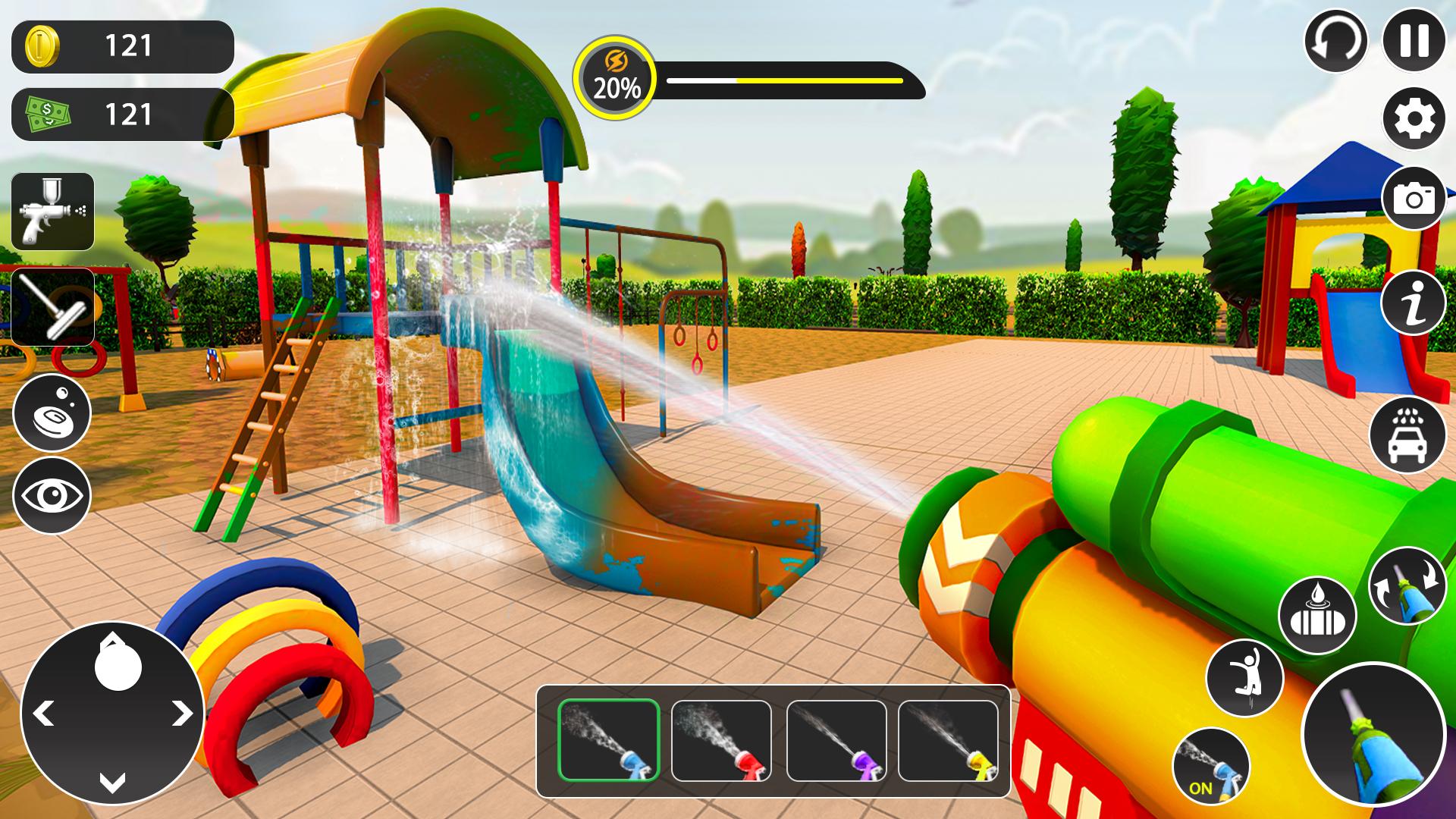
Task: Select the car wash mode icon
Action: tap(1407, 435)
